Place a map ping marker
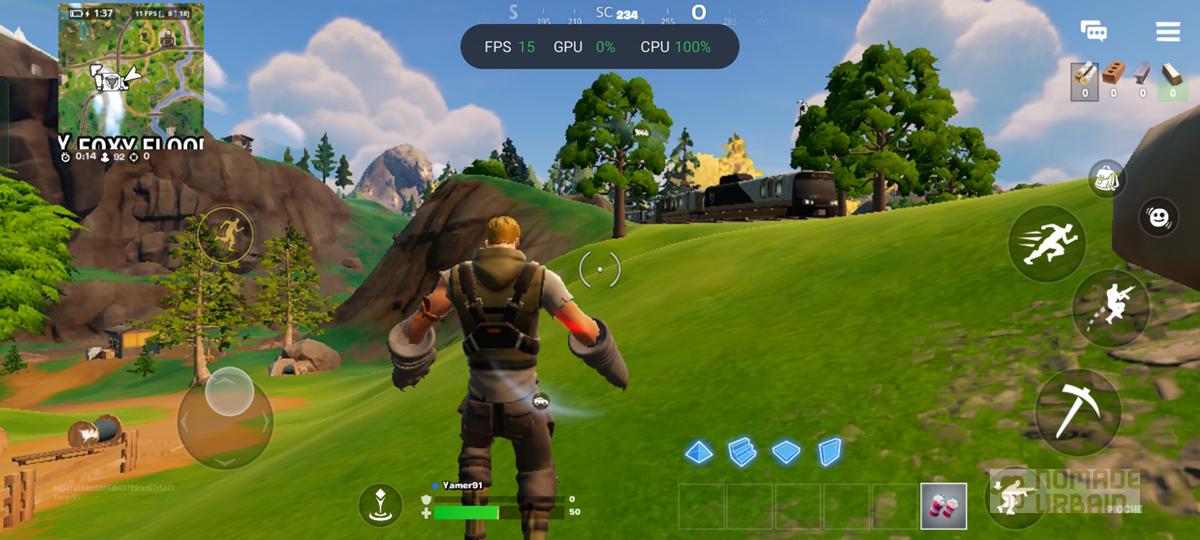The image size is (1200, 540). 380,505
